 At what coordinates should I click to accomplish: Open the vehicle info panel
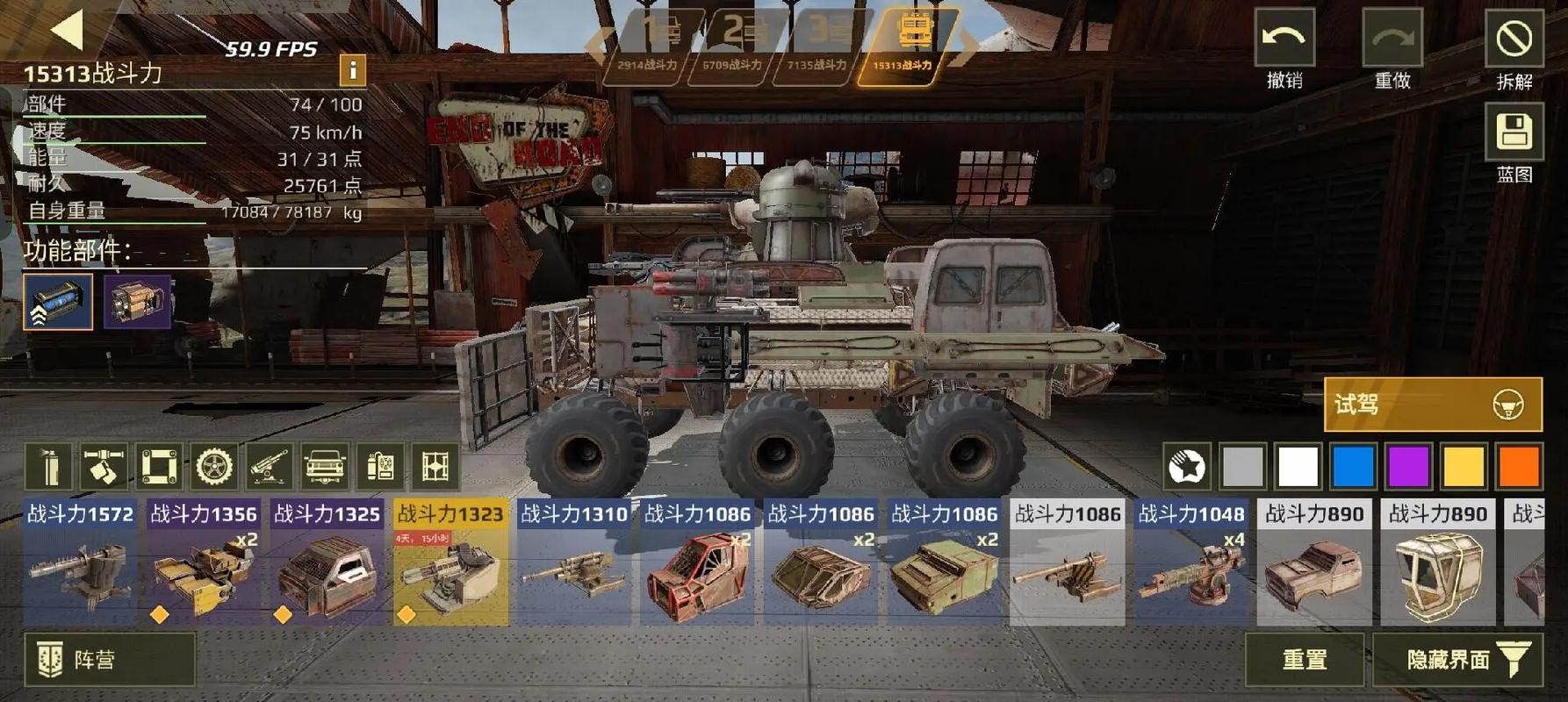pyautogui.click(x=352, y=70)
